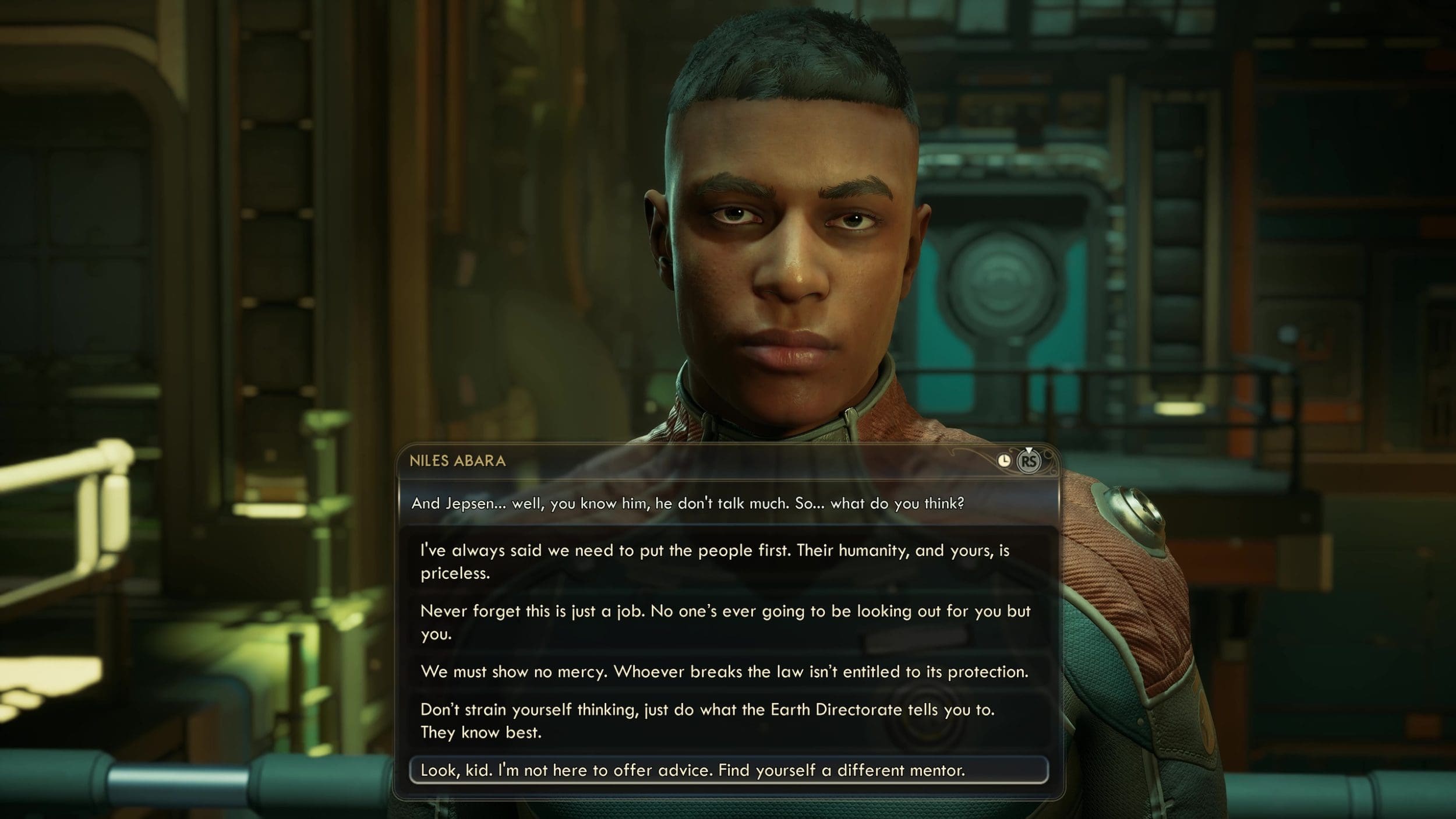
Task: Open the dialogue history clock icon
Action: click(x=1004, y=461)
